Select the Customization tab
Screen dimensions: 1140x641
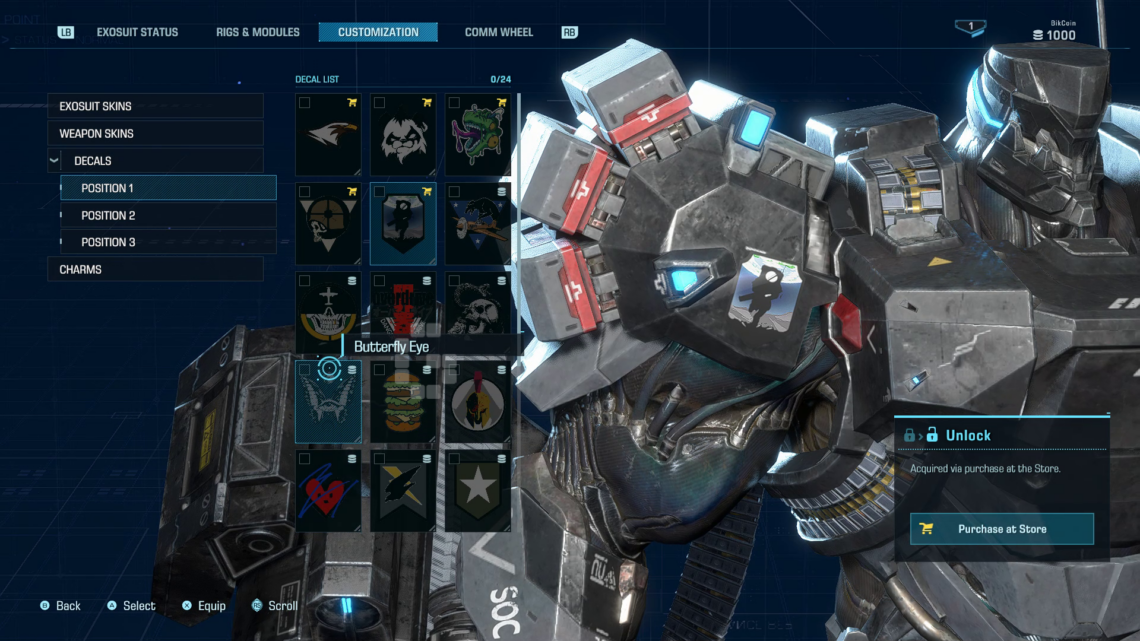point(378,32)
